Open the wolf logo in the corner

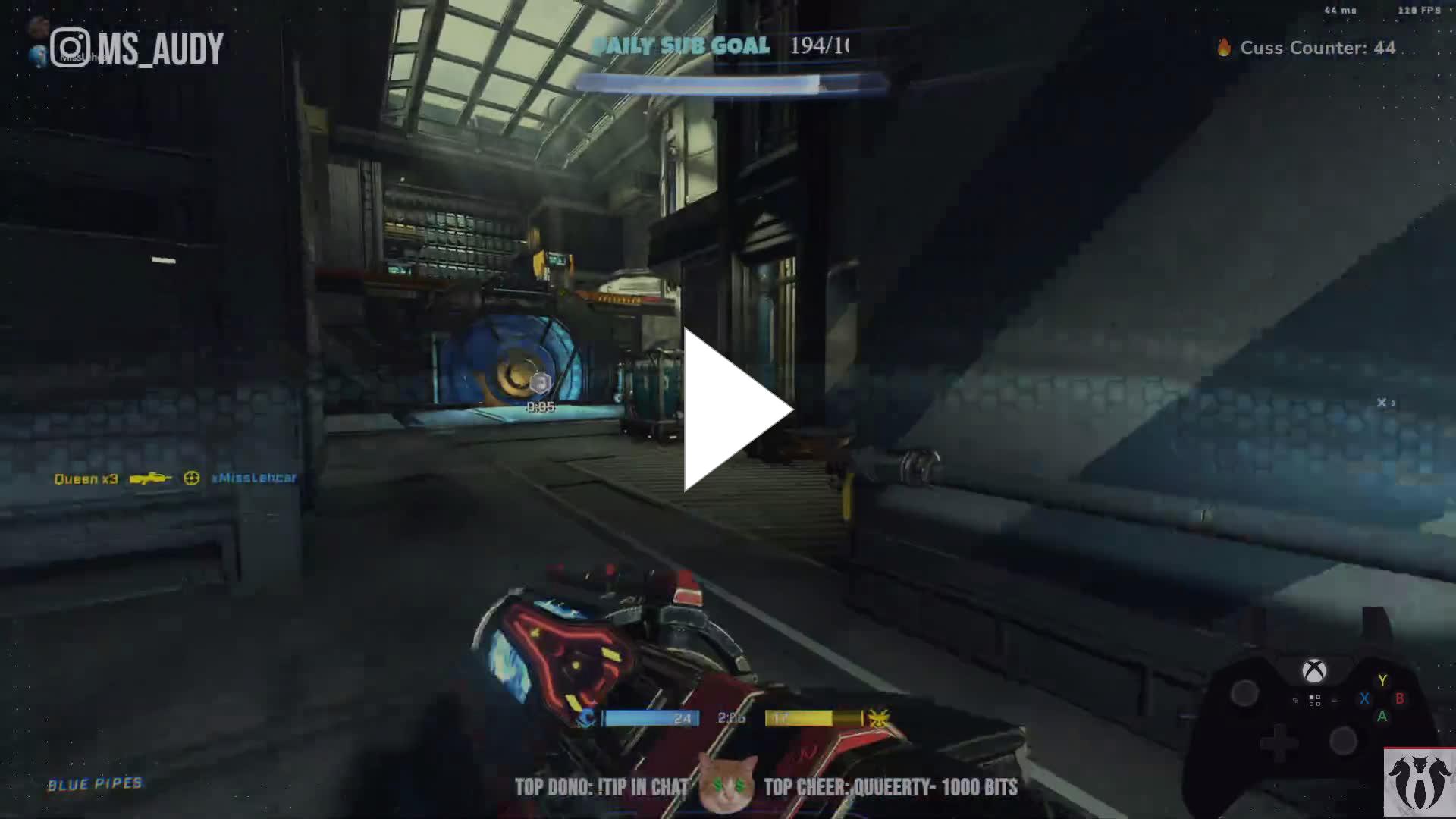click(x=1419, y=783)
